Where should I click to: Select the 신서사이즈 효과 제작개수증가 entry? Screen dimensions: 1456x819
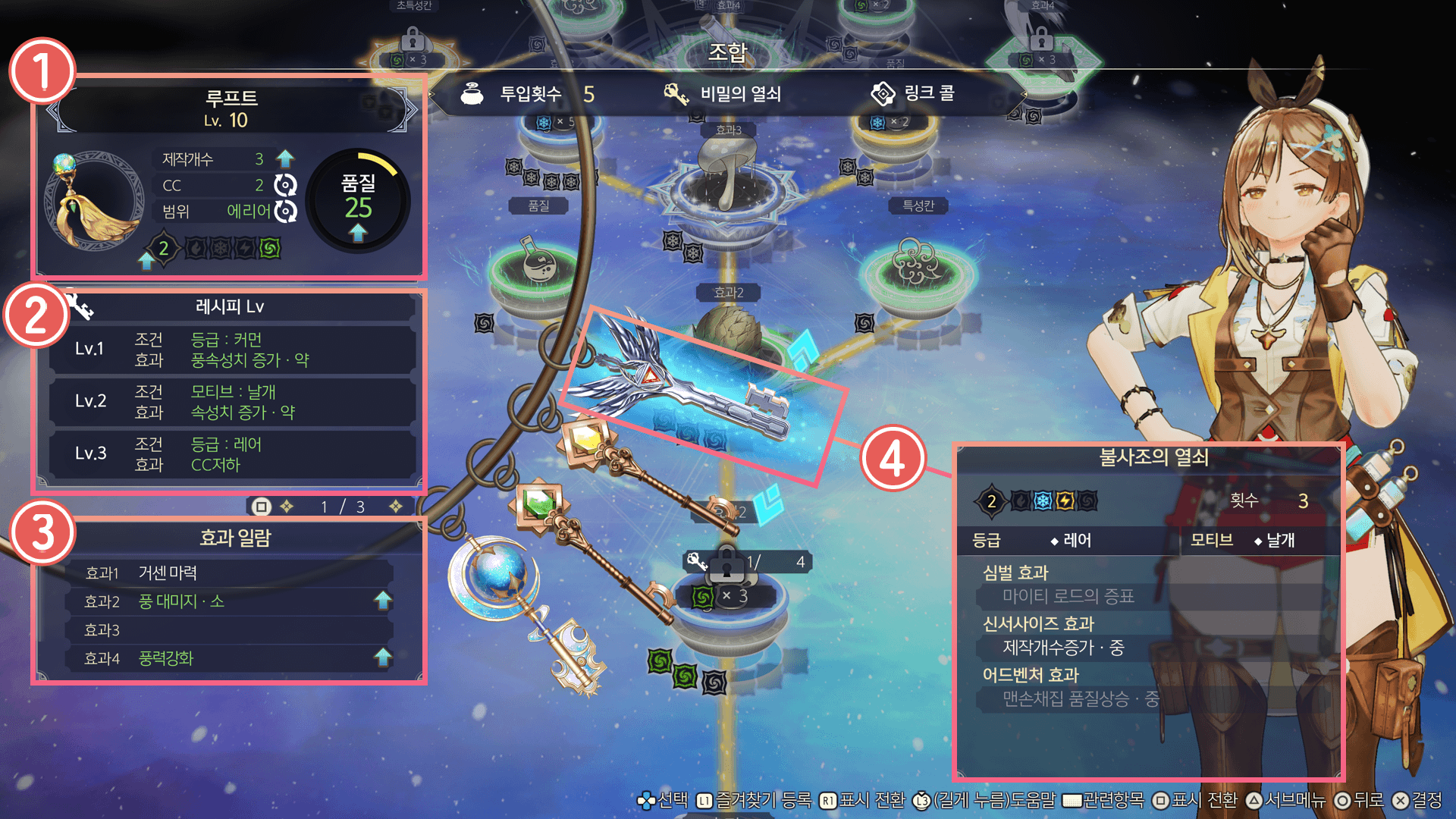[1062, 647]
